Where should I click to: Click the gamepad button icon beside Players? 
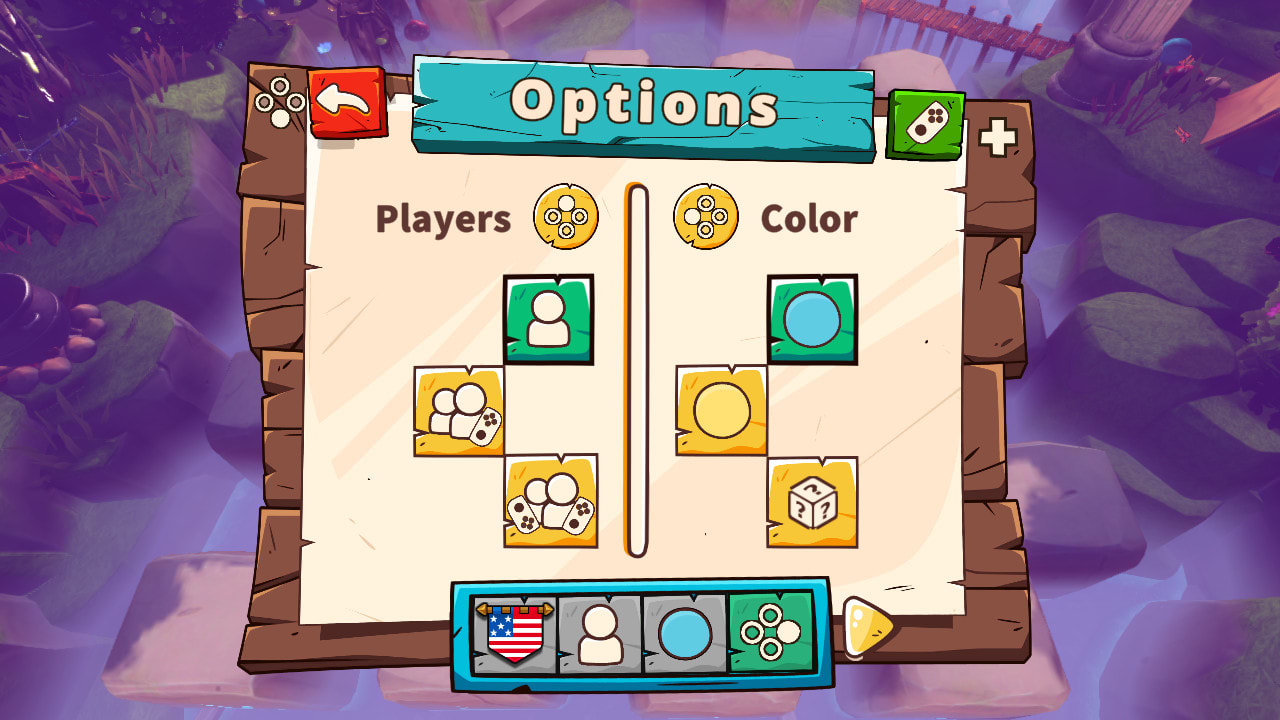(x=566, y=216)
